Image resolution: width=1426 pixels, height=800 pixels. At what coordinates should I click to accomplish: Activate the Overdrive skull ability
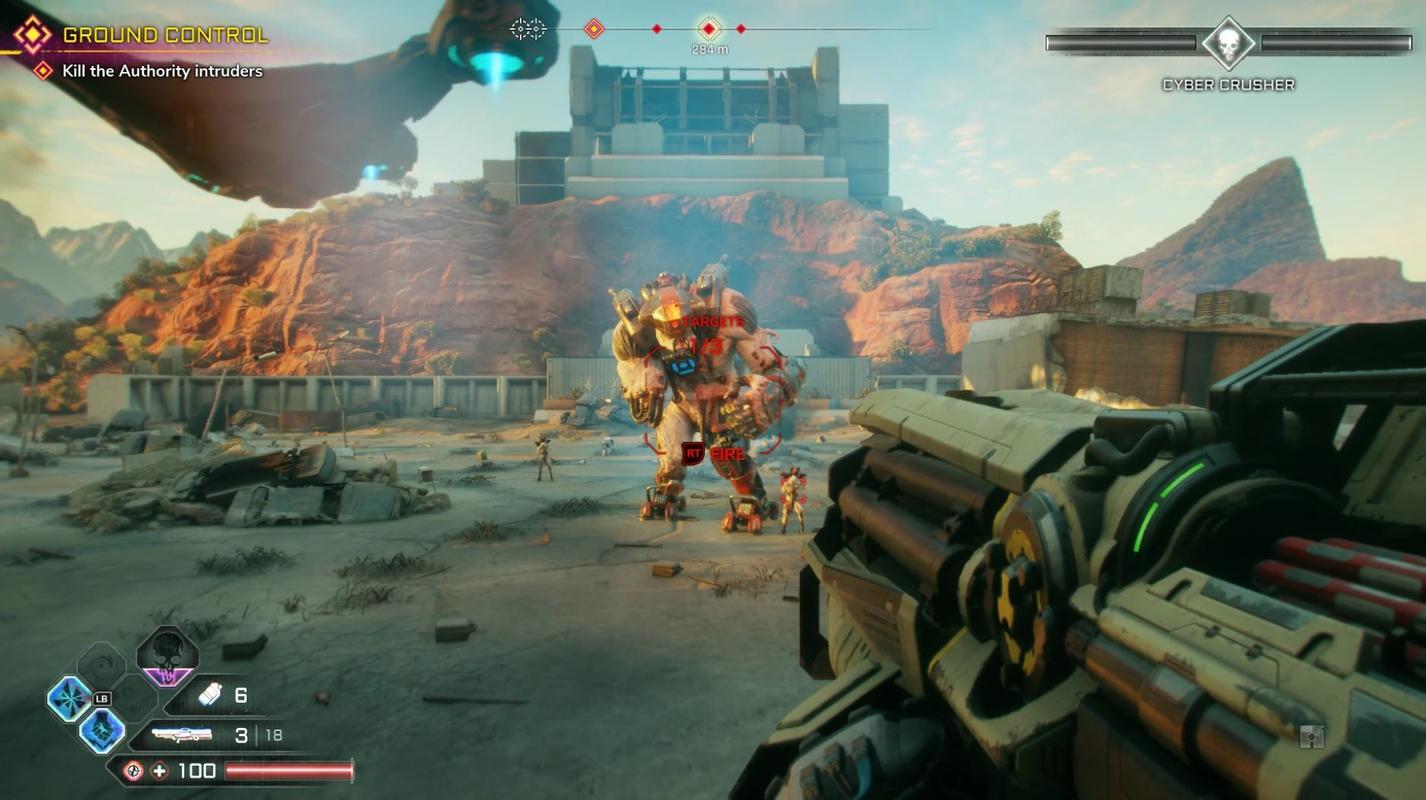tap(167, 657)
